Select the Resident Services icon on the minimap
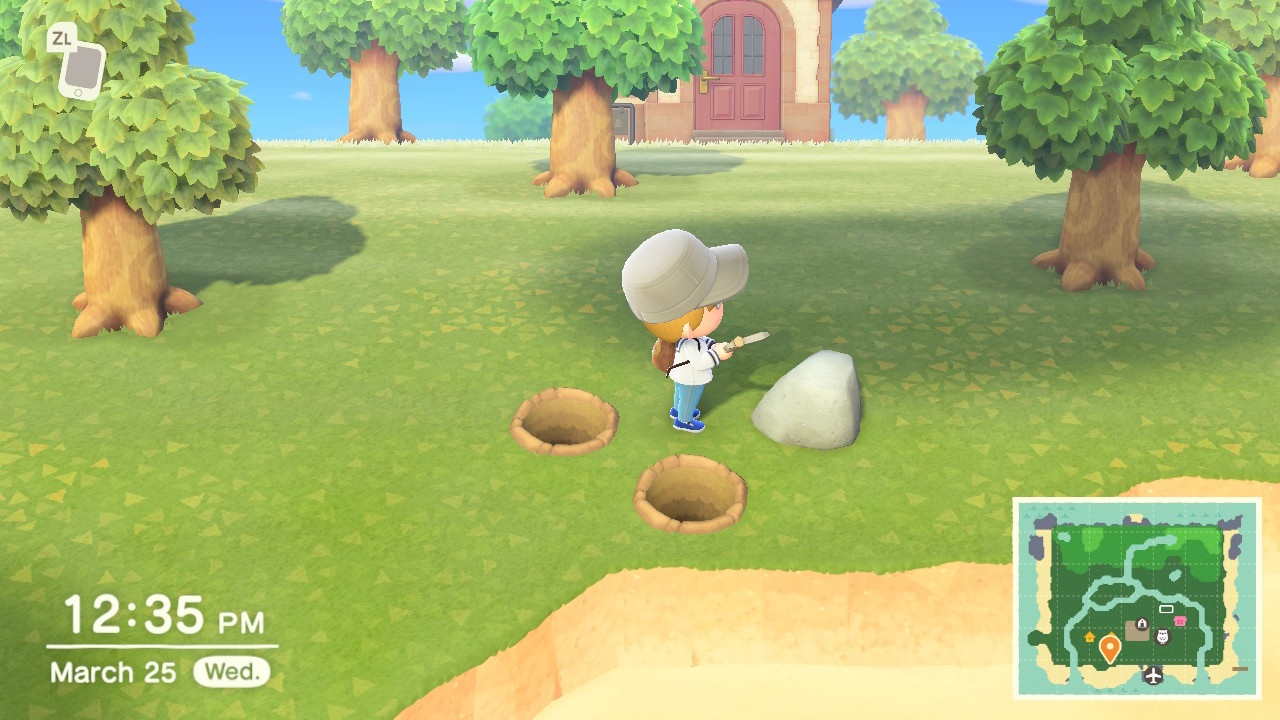Viewport: 1280px width, 720px height. pyautogui.click(x=1142, y=623)
